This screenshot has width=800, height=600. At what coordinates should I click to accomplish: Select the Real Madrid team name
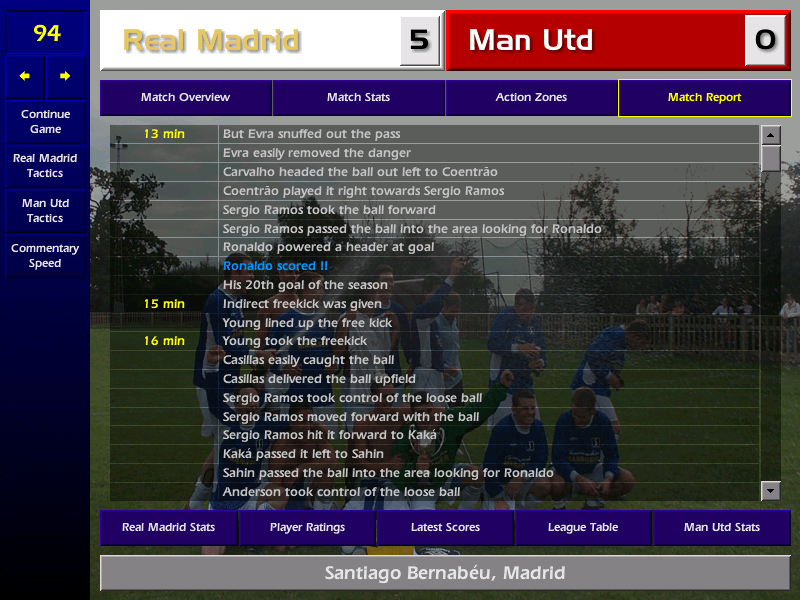pyautogui.click(x=211, y=41)
